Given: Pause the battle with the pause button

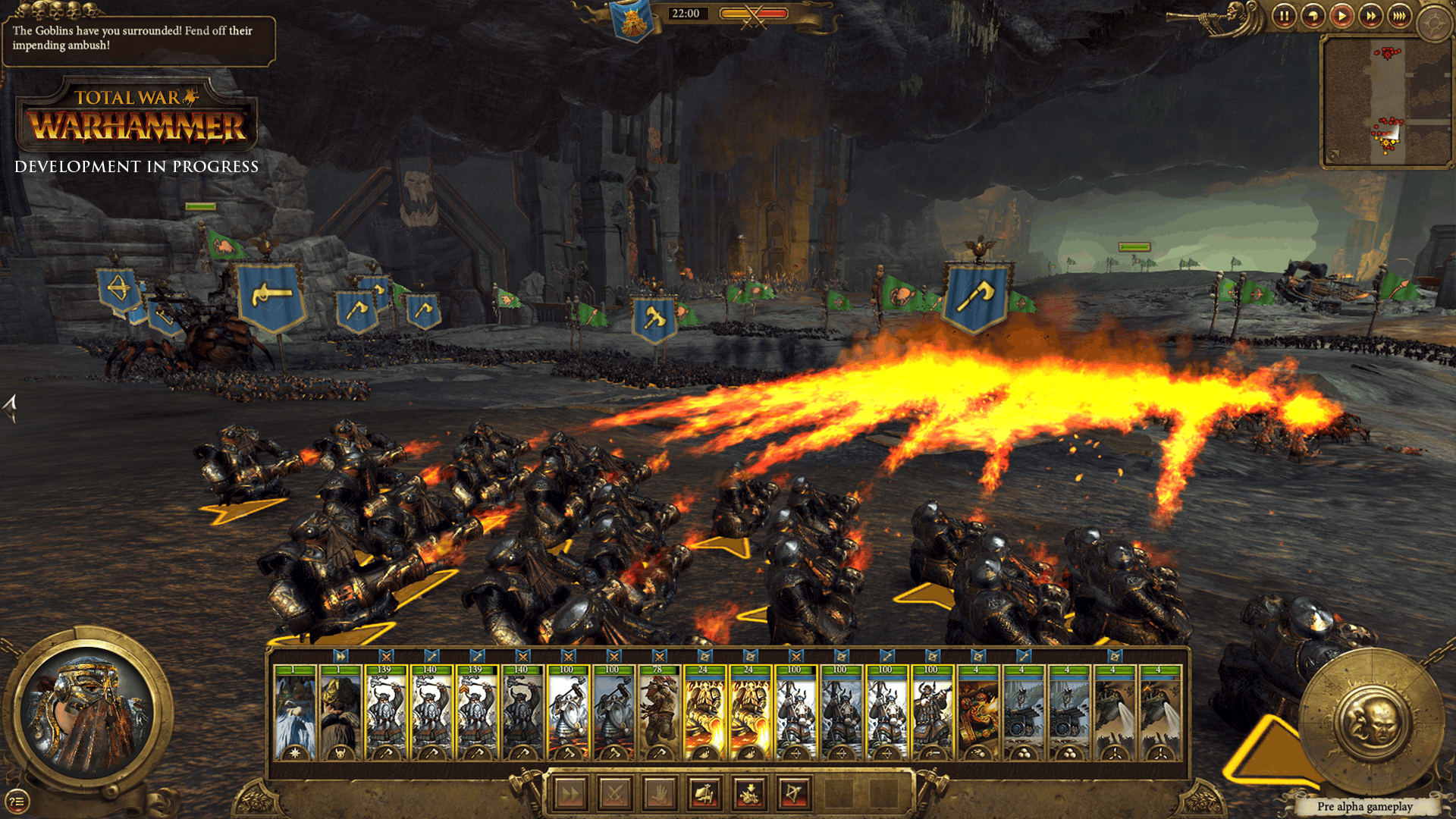Looking at the screenshot, I should (x=1285, y=17).
